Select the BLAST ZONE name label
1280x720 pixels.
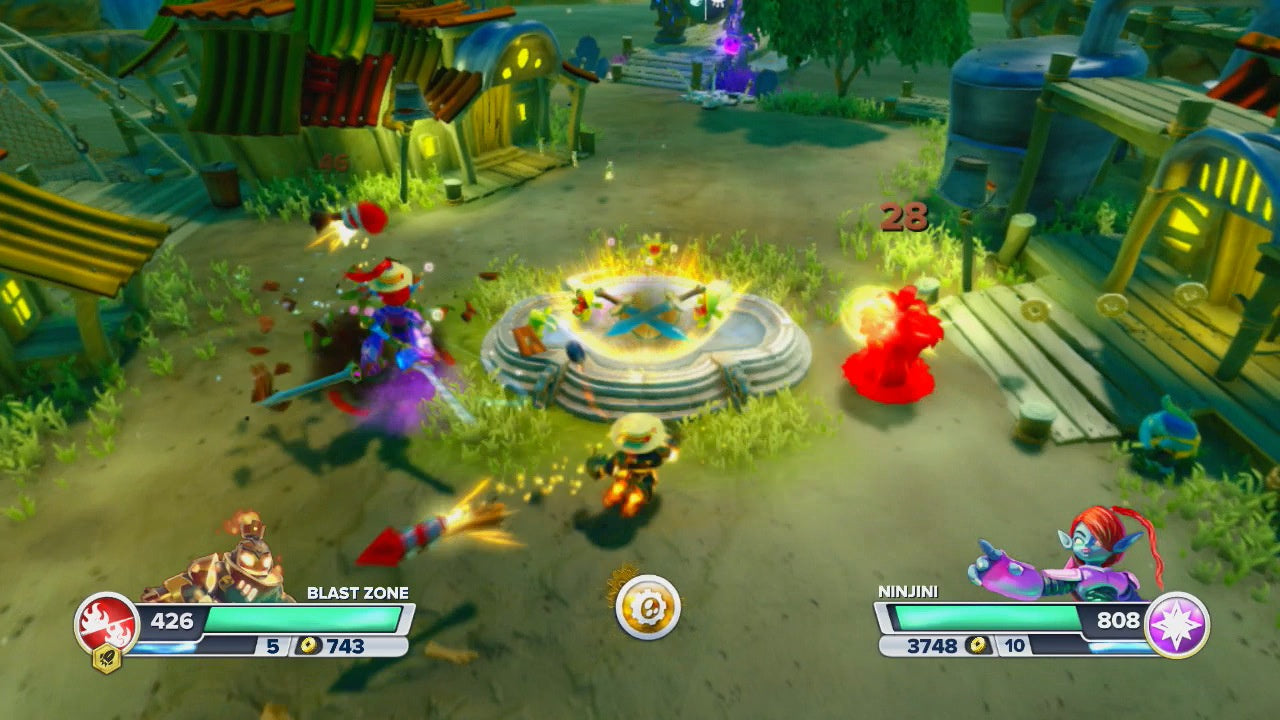(x=358, y=592)
